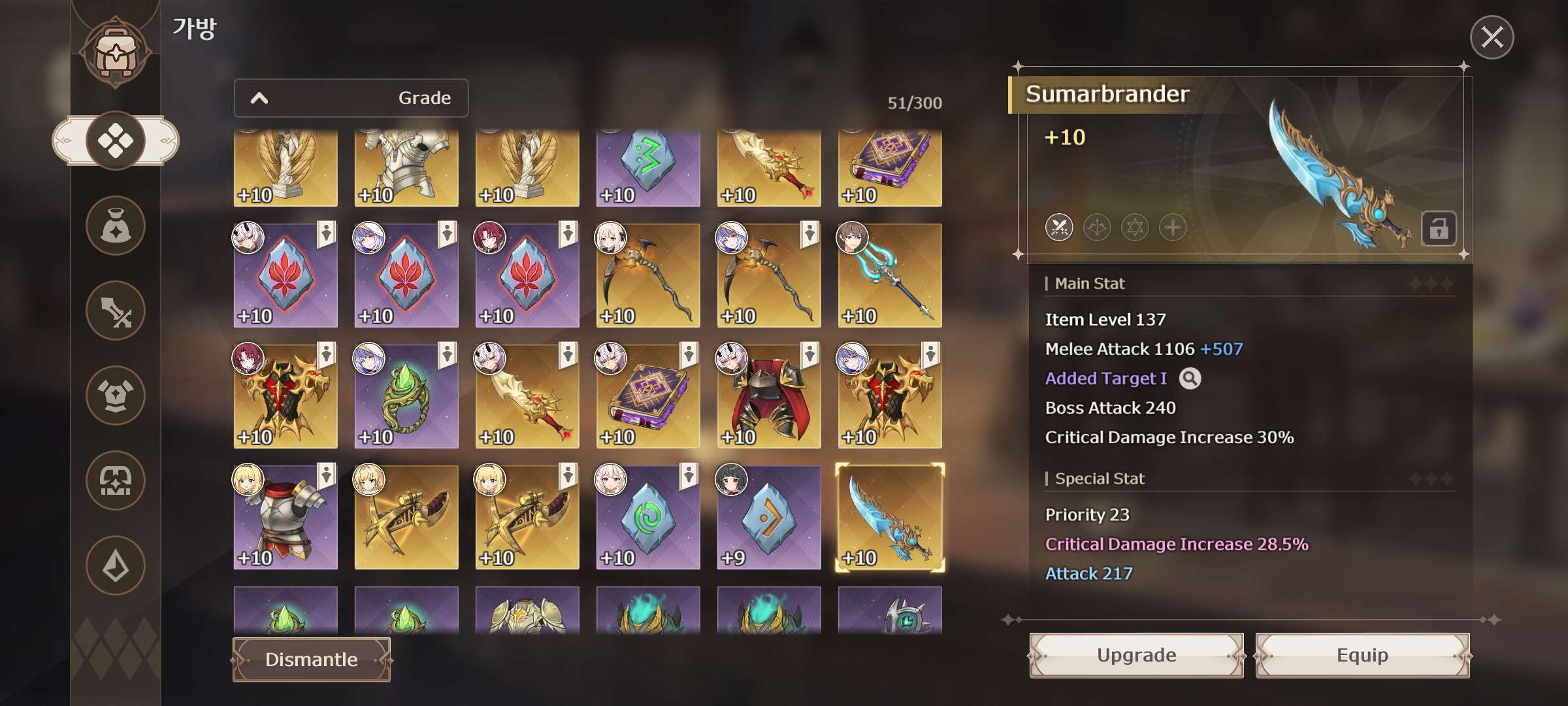Screen dimensions: 1568x706
Task: Select the selected Sumarbrander sword slot
Action: [890, 517]
